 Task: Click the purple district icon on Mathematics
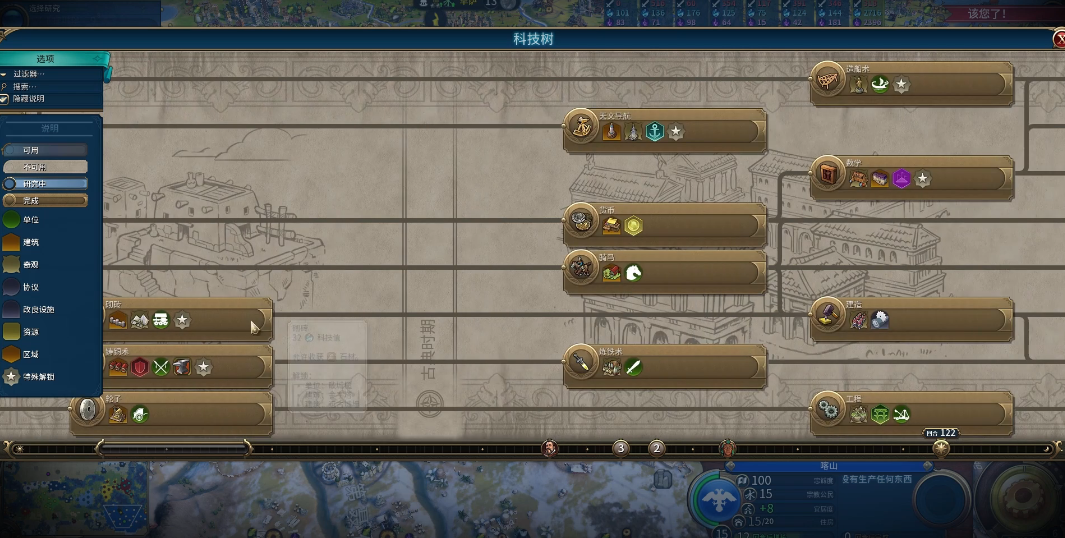902,179
